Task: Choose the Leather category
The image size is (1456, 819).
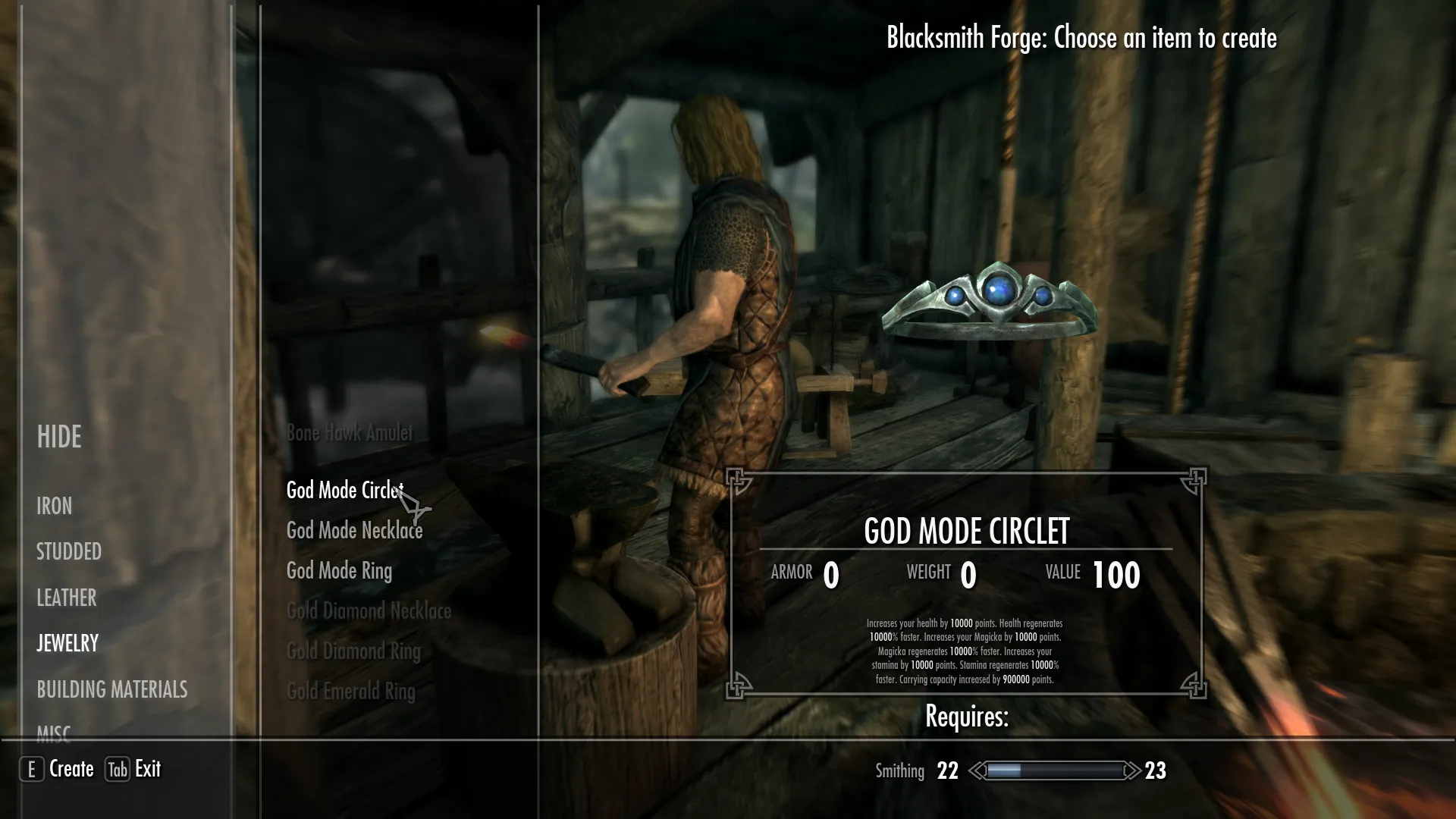Action: [x=67, y=598]
